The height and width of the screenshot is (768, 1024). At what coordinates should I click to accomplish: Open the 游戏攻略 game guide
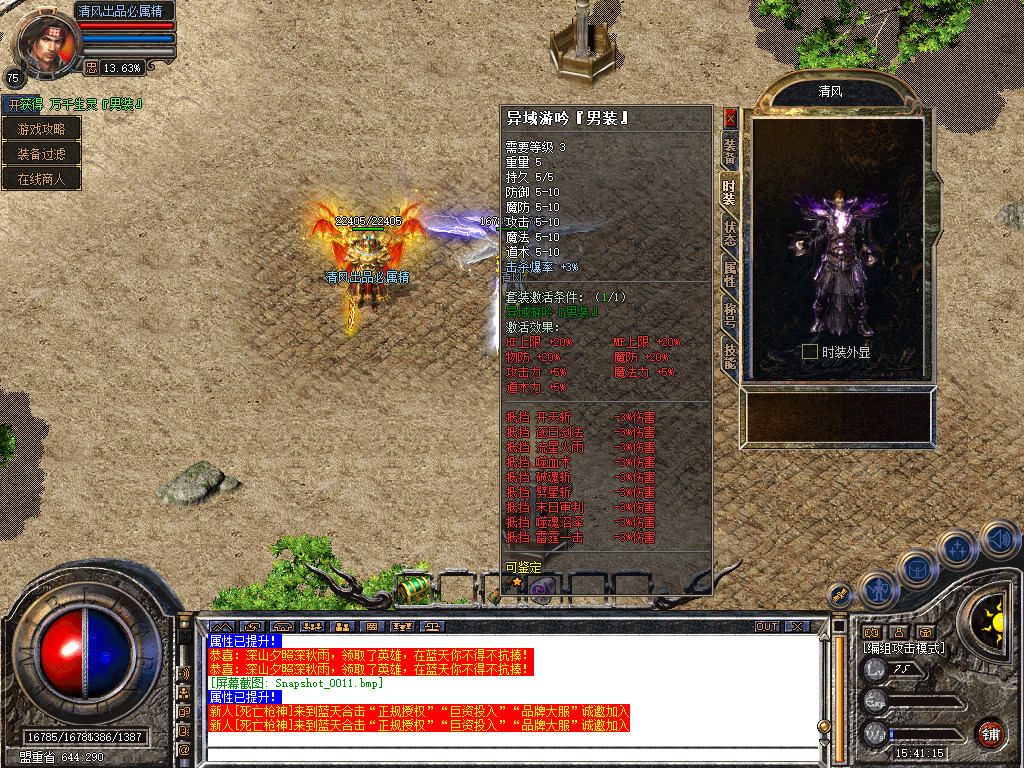point(41,129)
